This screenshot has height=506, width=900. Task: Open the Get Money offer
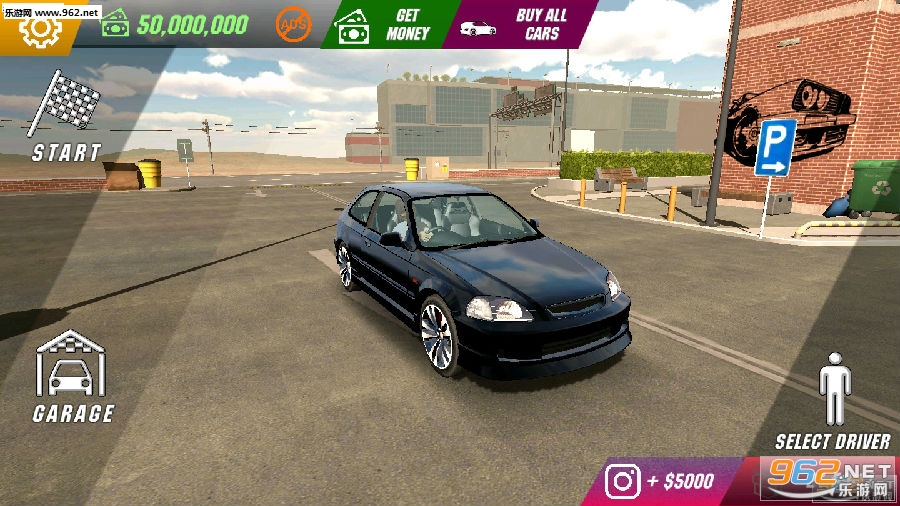(386, 24)
